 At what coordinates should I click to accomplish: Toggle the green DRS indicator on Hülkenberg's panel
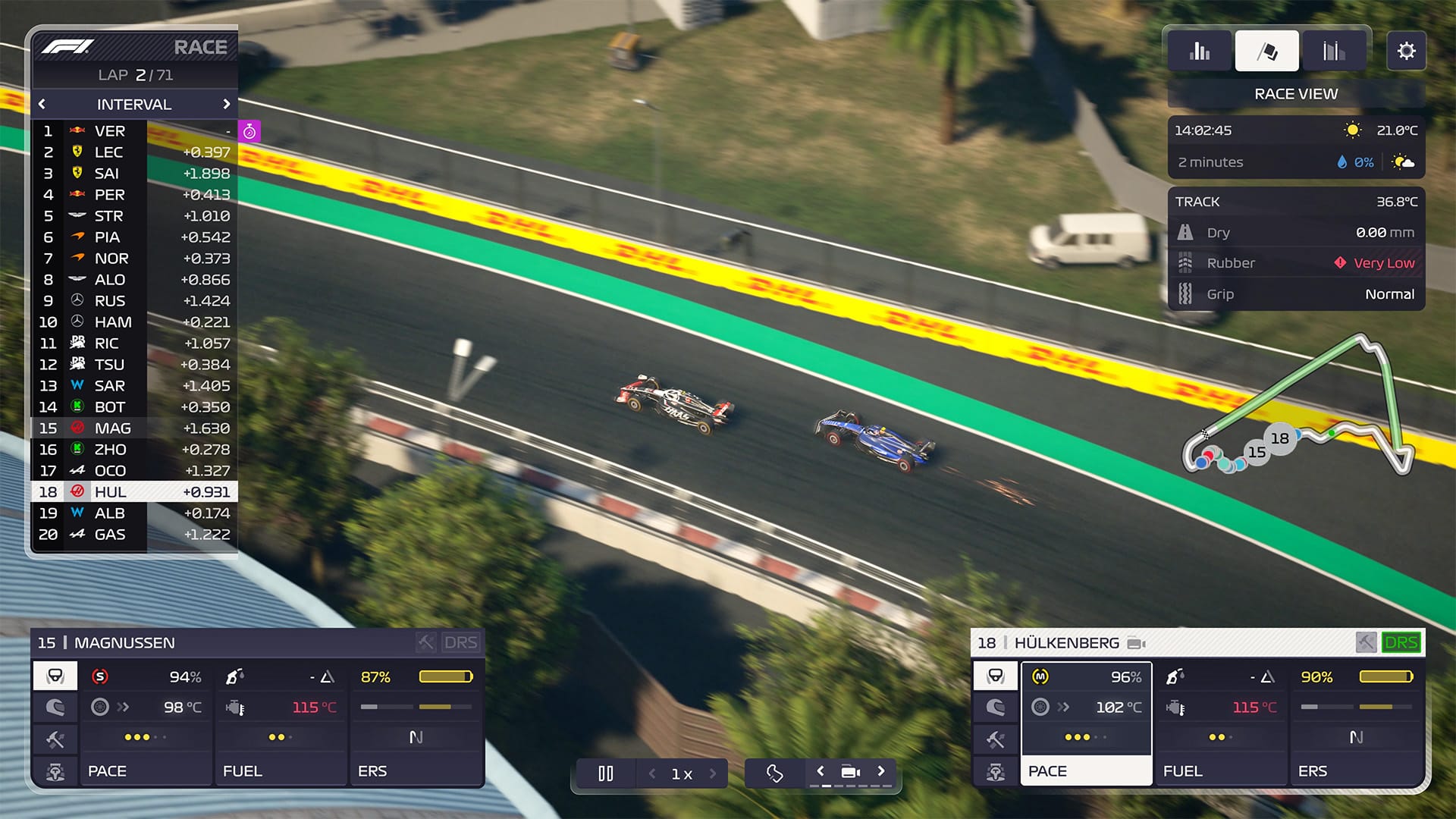(x=1402, y=642)
